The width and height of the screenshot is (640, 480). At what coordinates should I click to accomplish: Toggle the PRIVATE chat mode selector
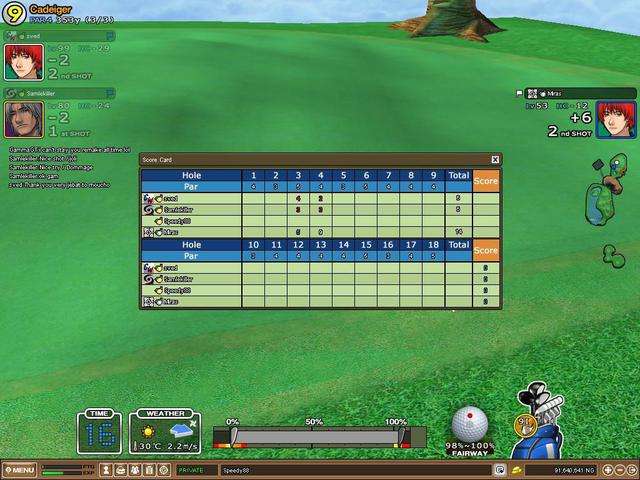click(196, 469)
